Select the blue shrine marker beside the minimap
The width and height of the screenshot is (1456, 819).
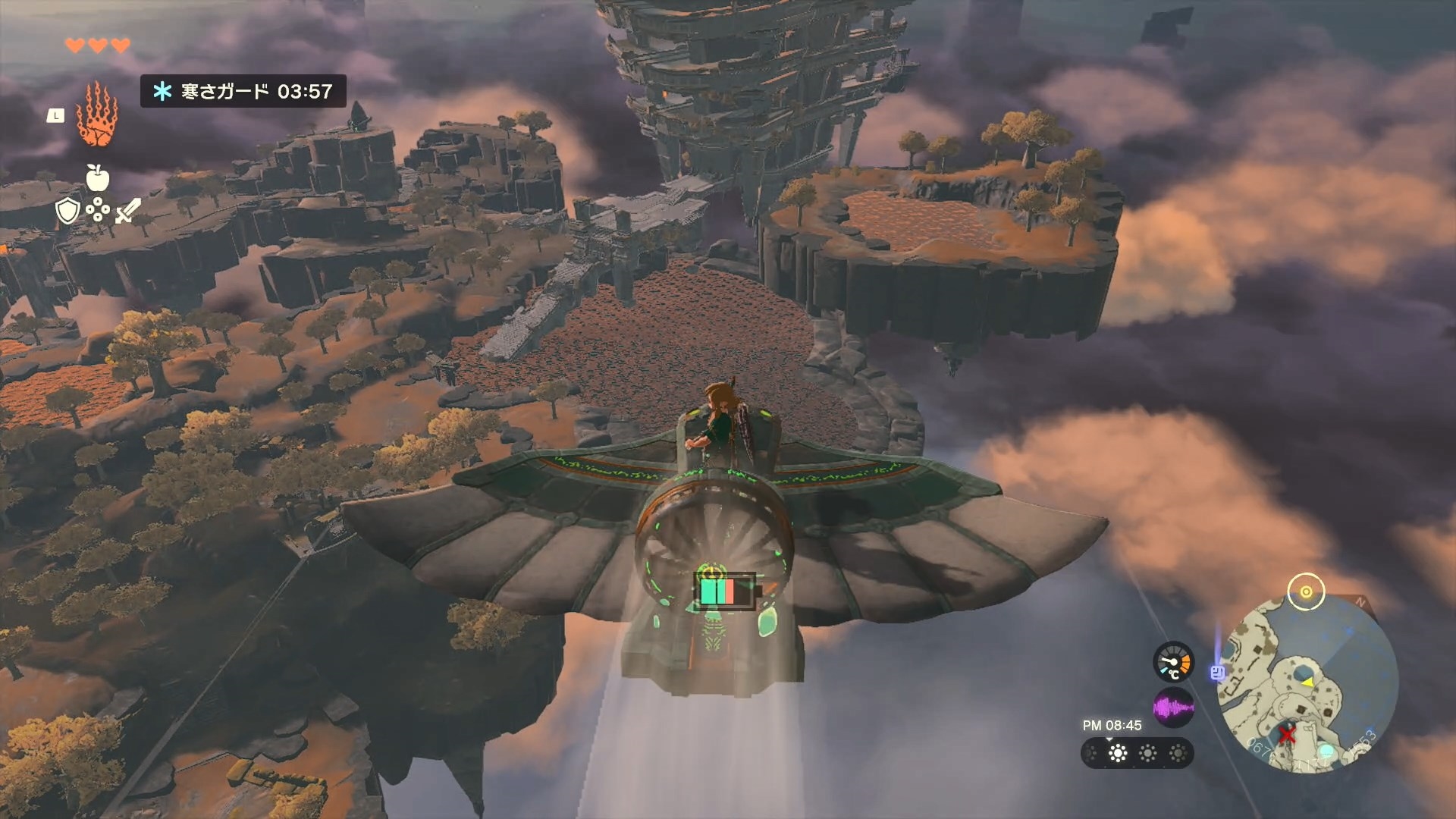[x=1218, y=673]
